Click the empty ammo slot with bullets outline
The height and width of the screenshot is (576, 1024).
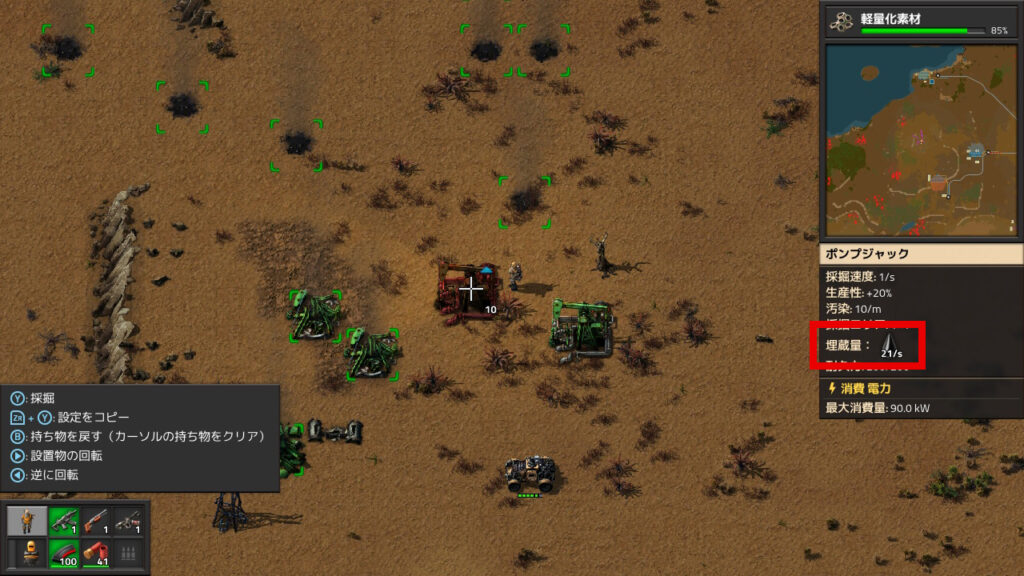127,553
